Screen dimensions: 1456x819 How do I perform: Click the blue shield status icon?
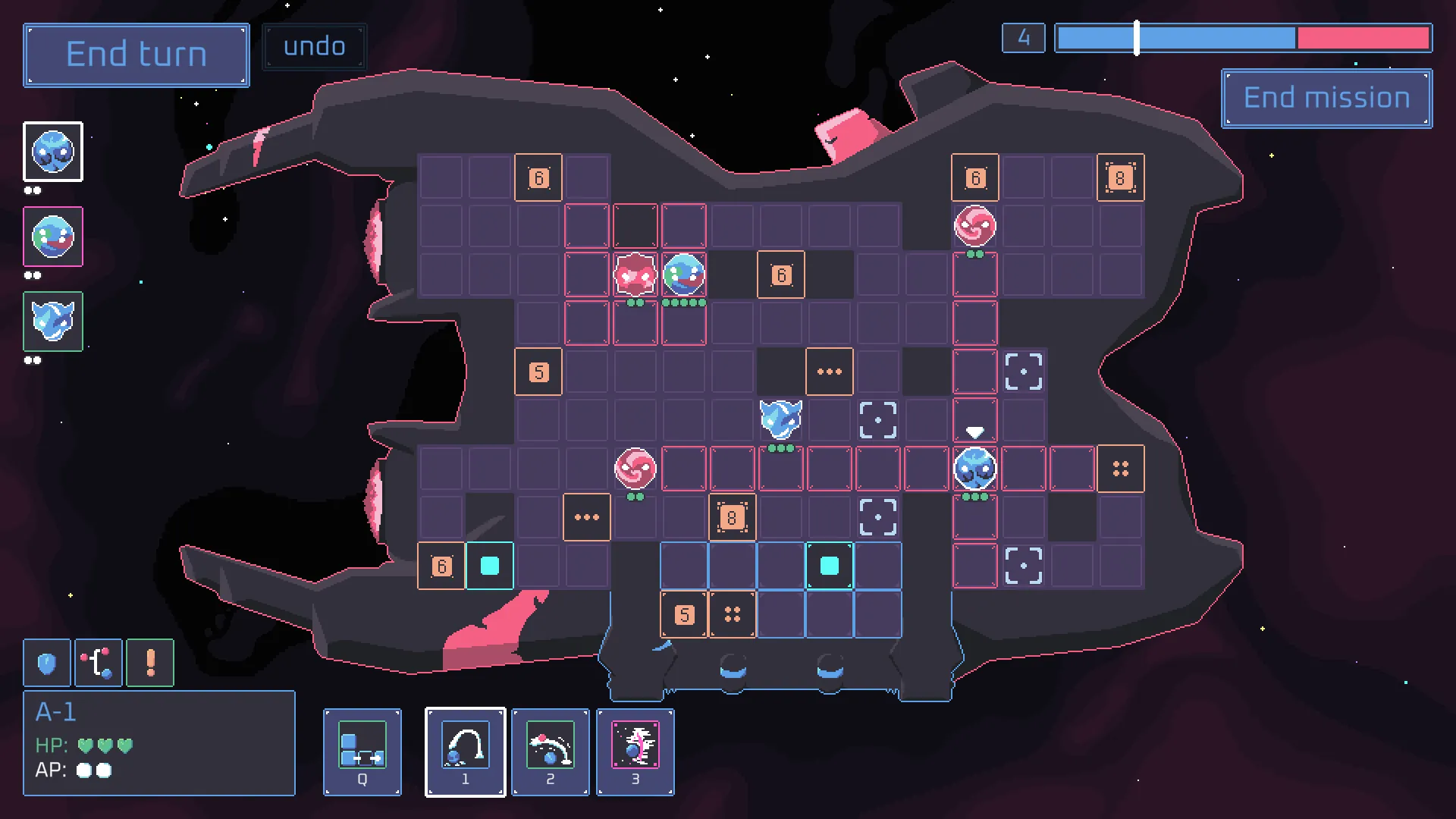point(47,662)
